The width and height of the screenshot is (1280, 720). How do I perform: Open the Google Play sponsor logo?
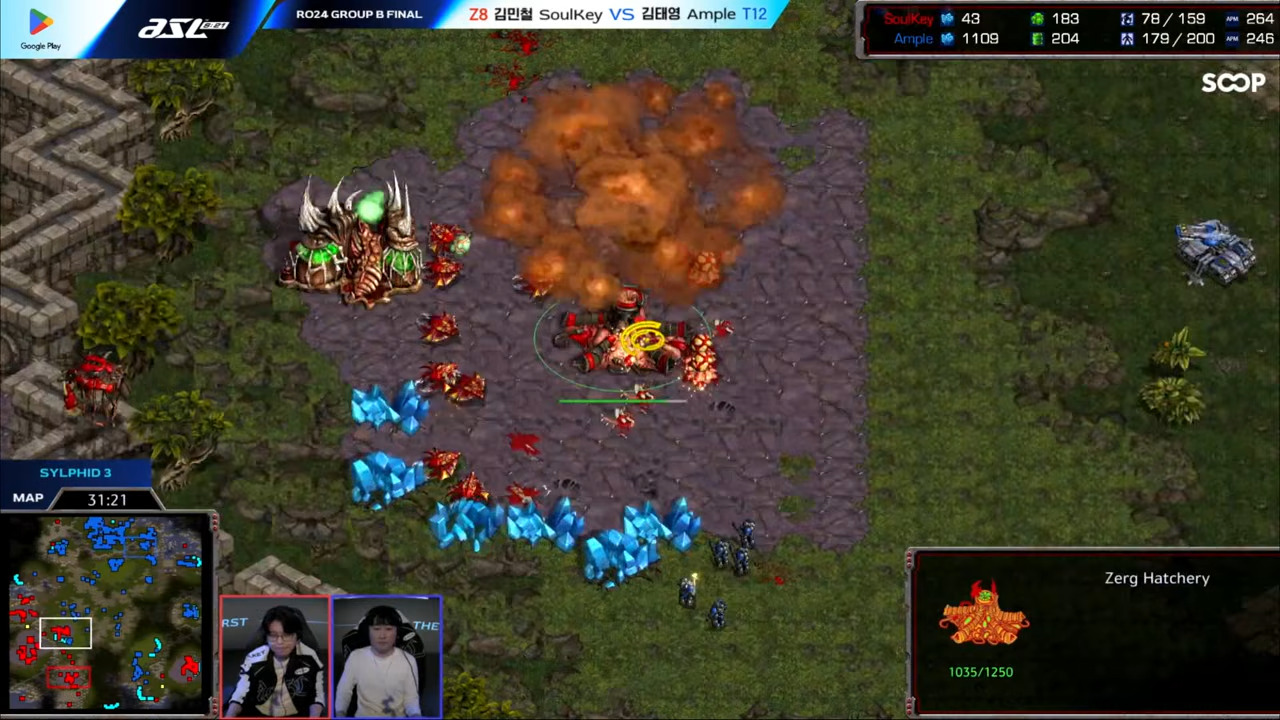41,28
